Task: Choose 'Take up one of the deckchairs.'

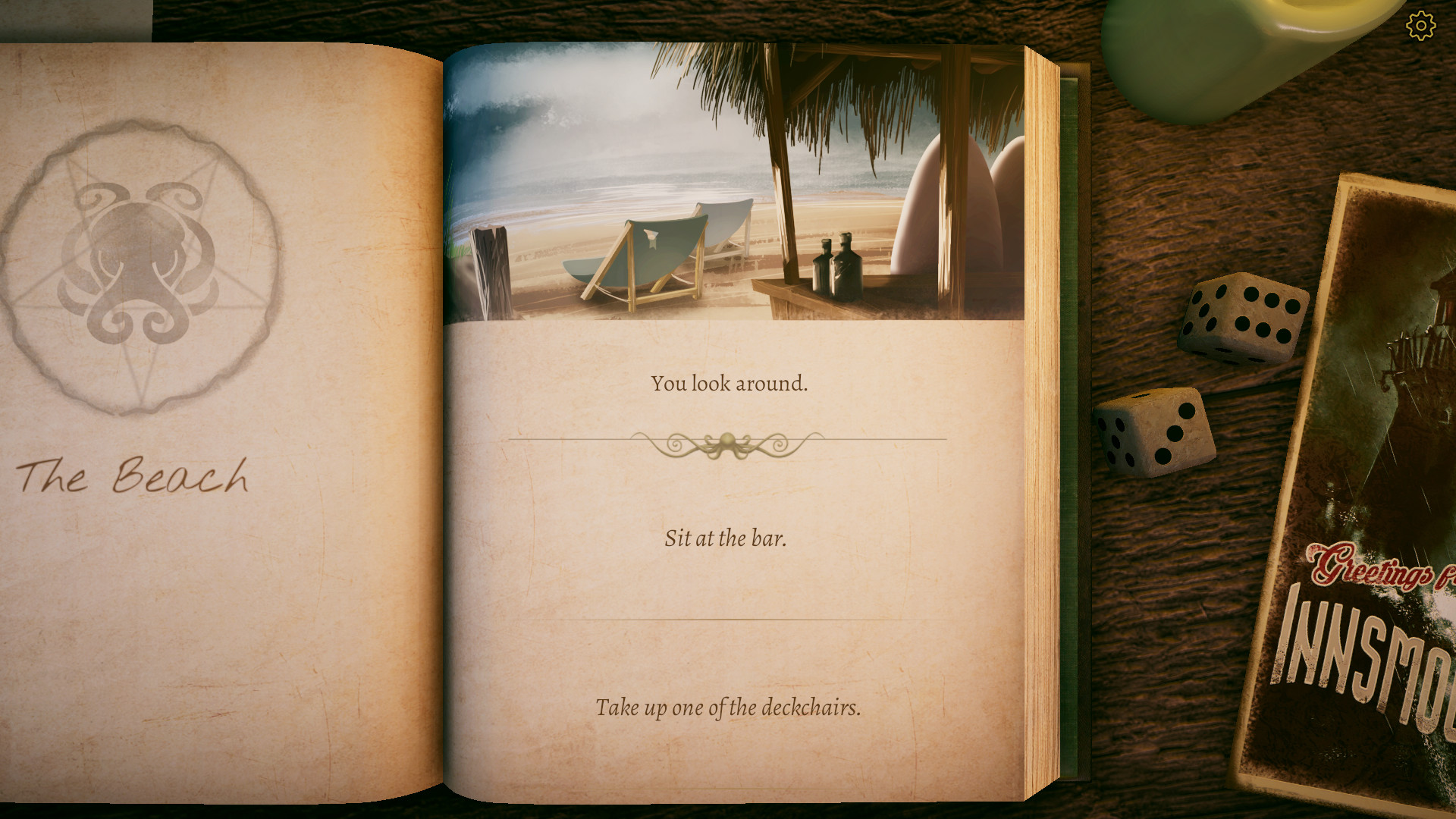Action: tap(727, 708)
